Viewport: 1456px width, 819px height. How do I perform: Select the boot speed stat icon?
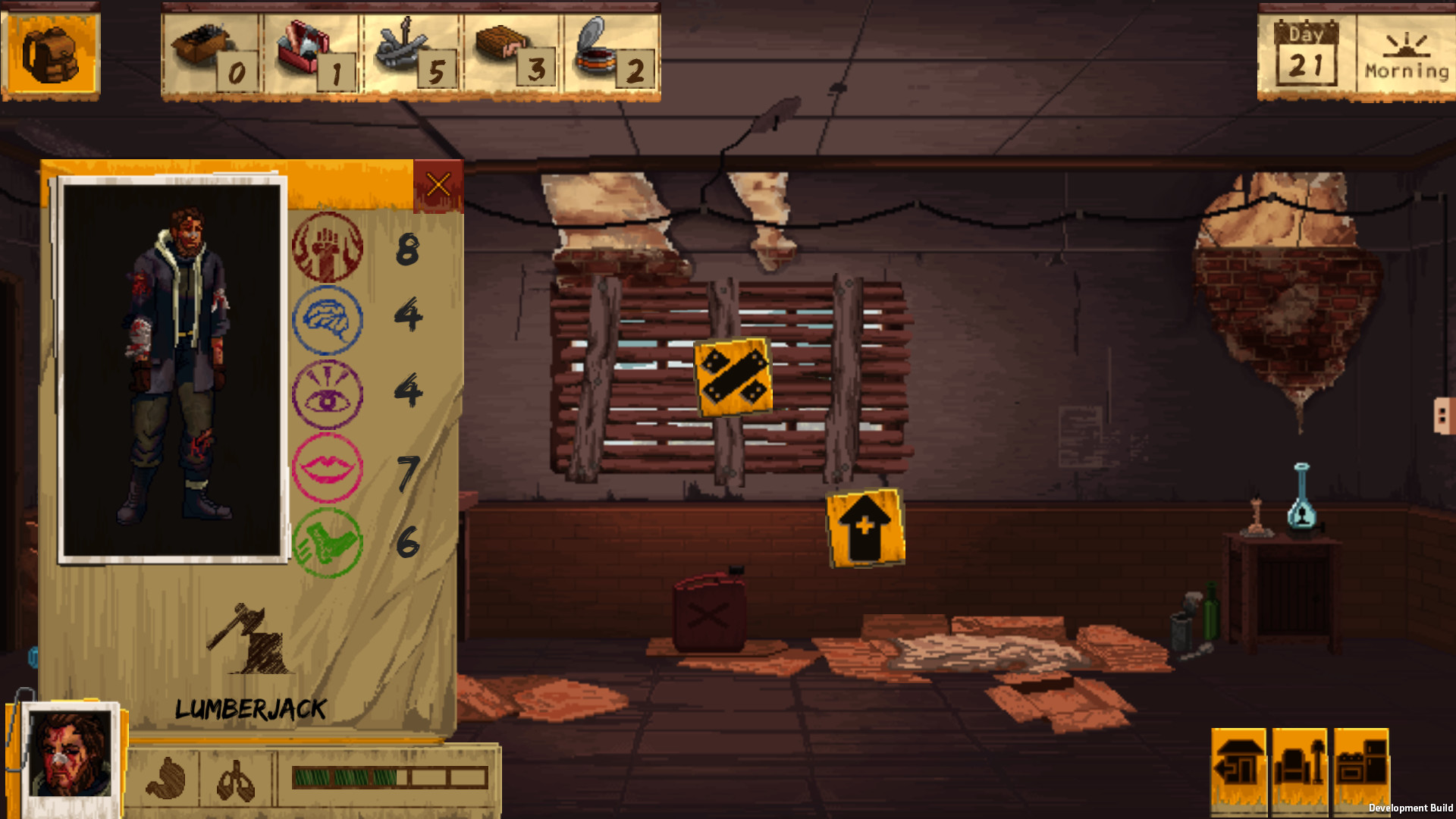328,538
